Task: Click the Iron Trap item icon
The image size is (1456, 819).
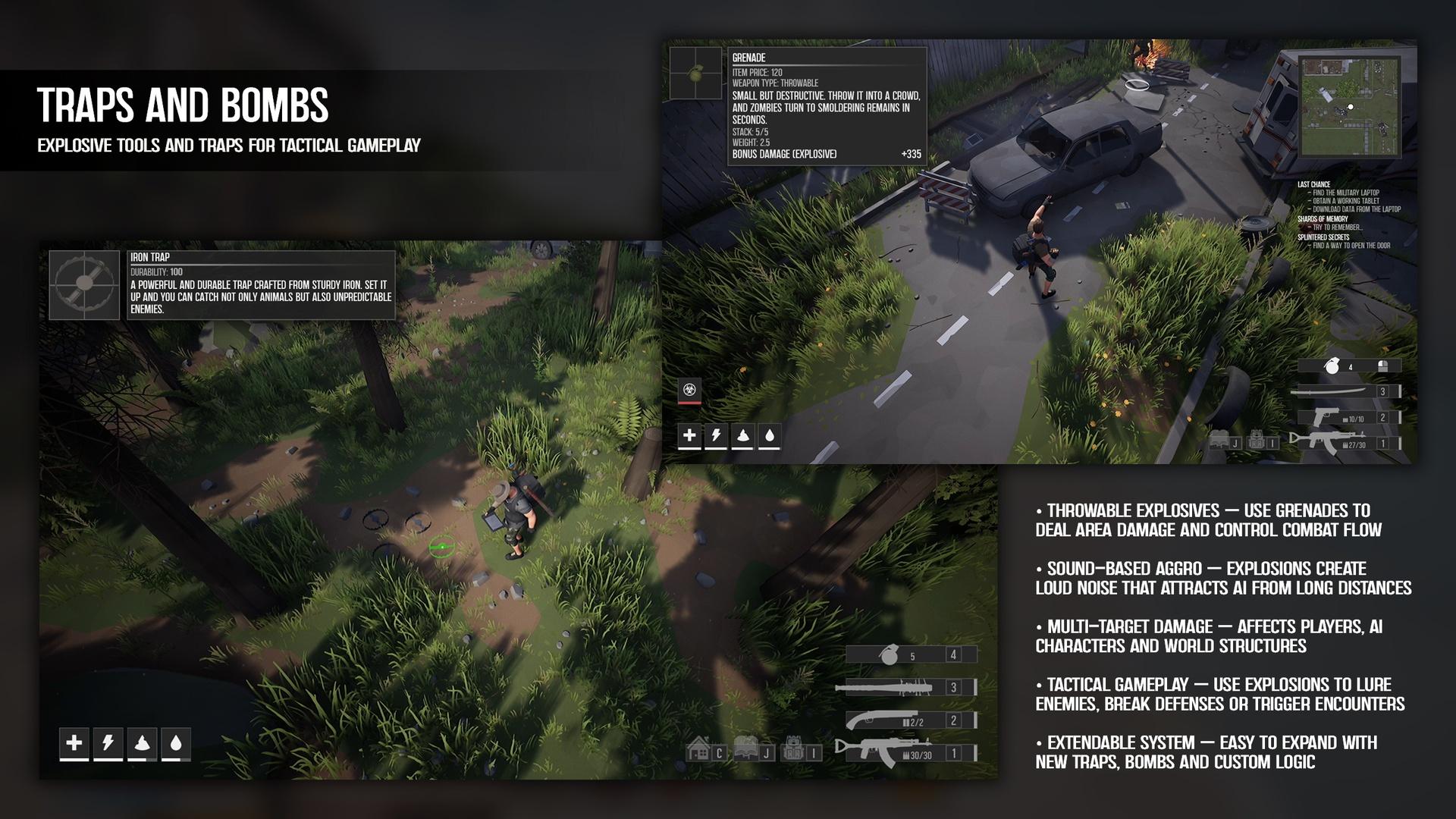Action: pyautogui.click(x=85, y=285)
